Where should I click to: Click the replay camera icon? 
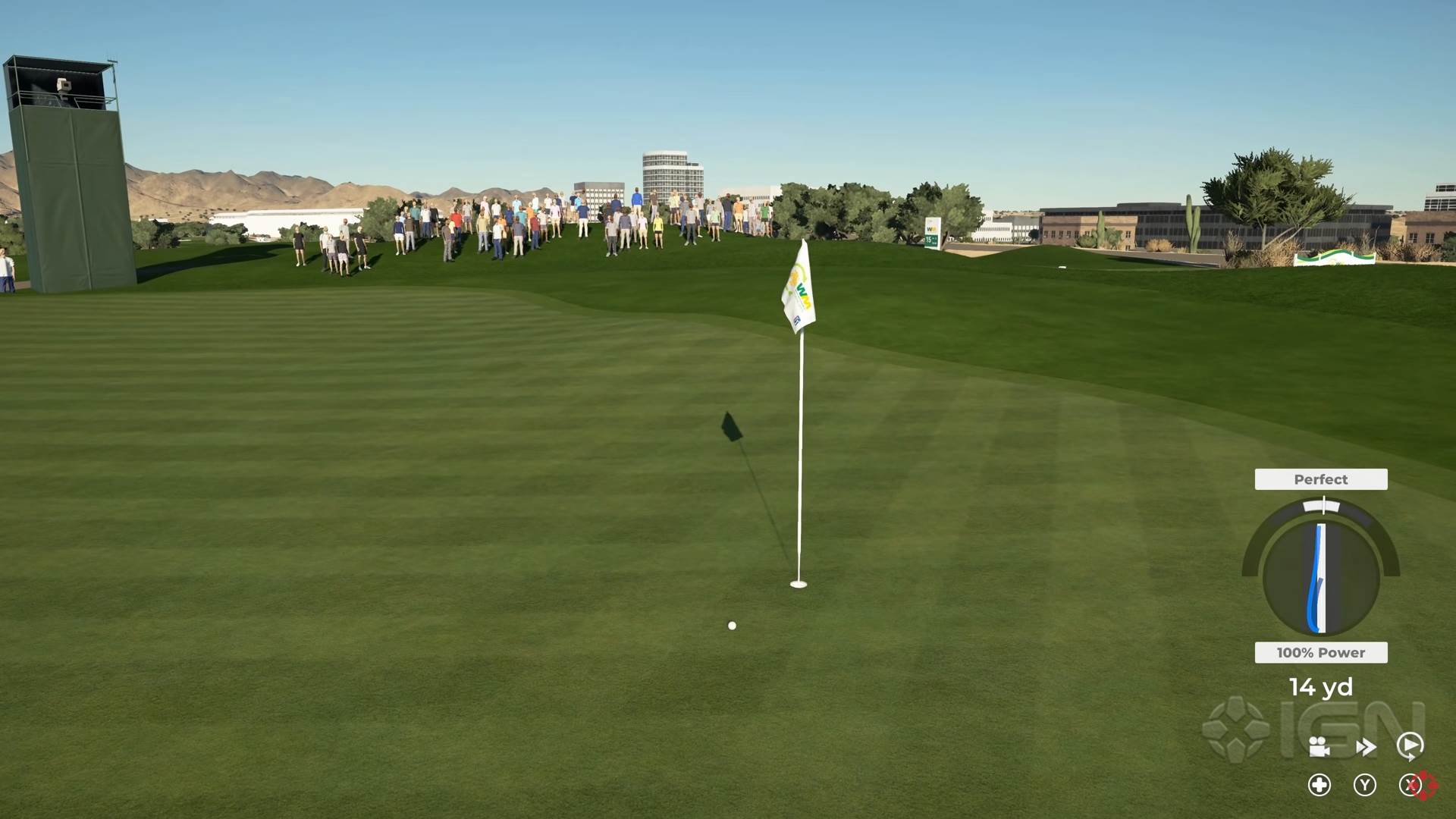(x=1319, y=746)
